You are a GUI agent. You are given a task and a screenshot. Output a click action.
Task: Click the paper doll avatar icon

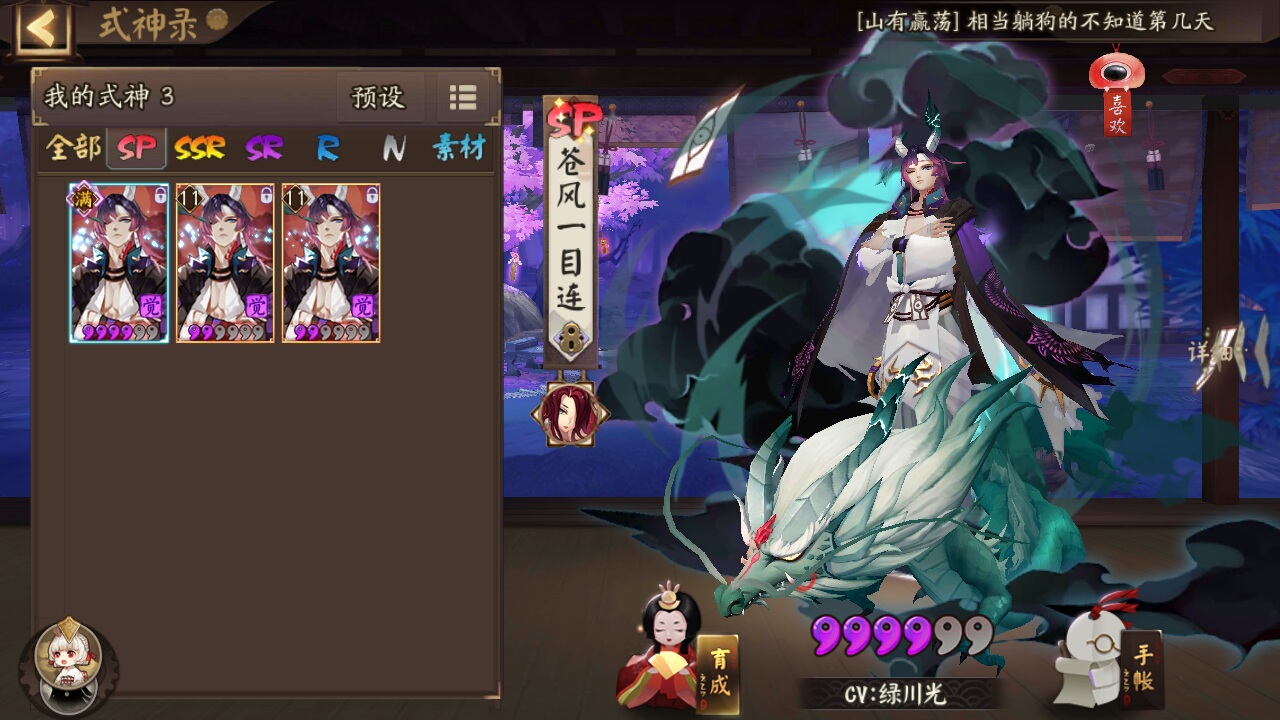[68, 661]
